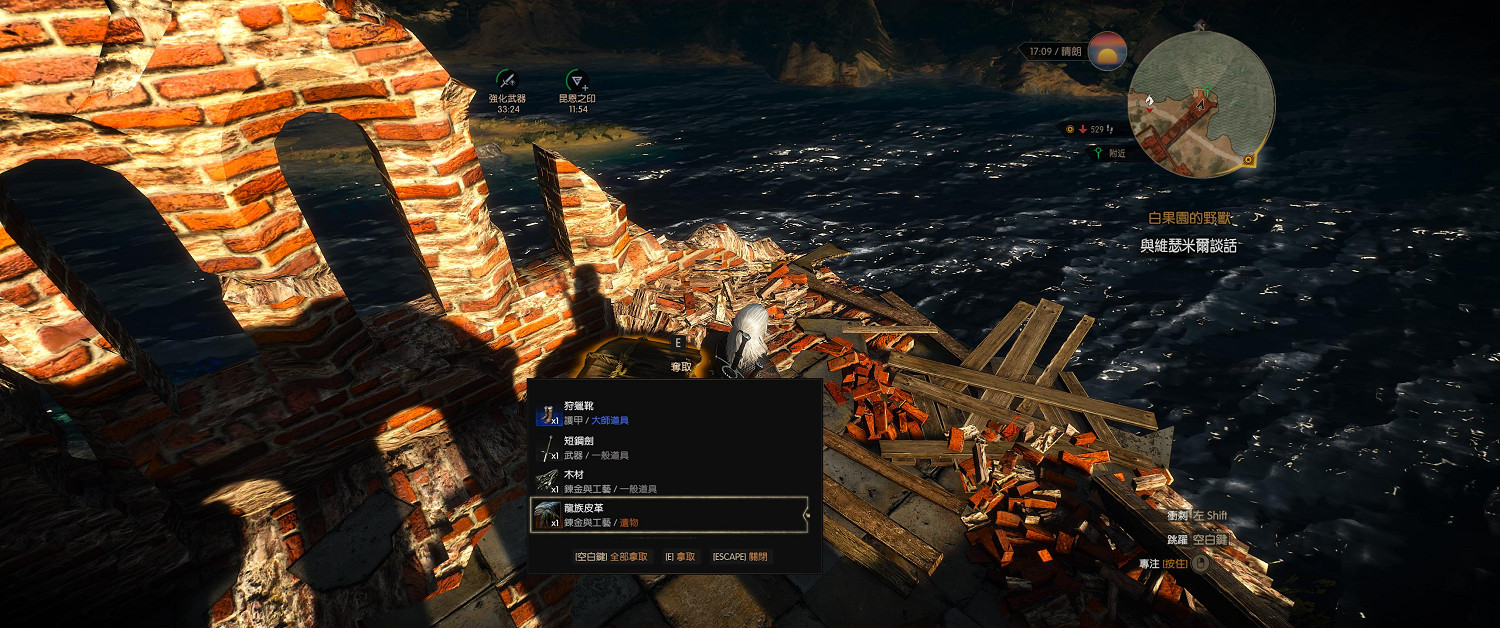Click the 強化武器 buff icon
1500x628 pixels.
507,81
